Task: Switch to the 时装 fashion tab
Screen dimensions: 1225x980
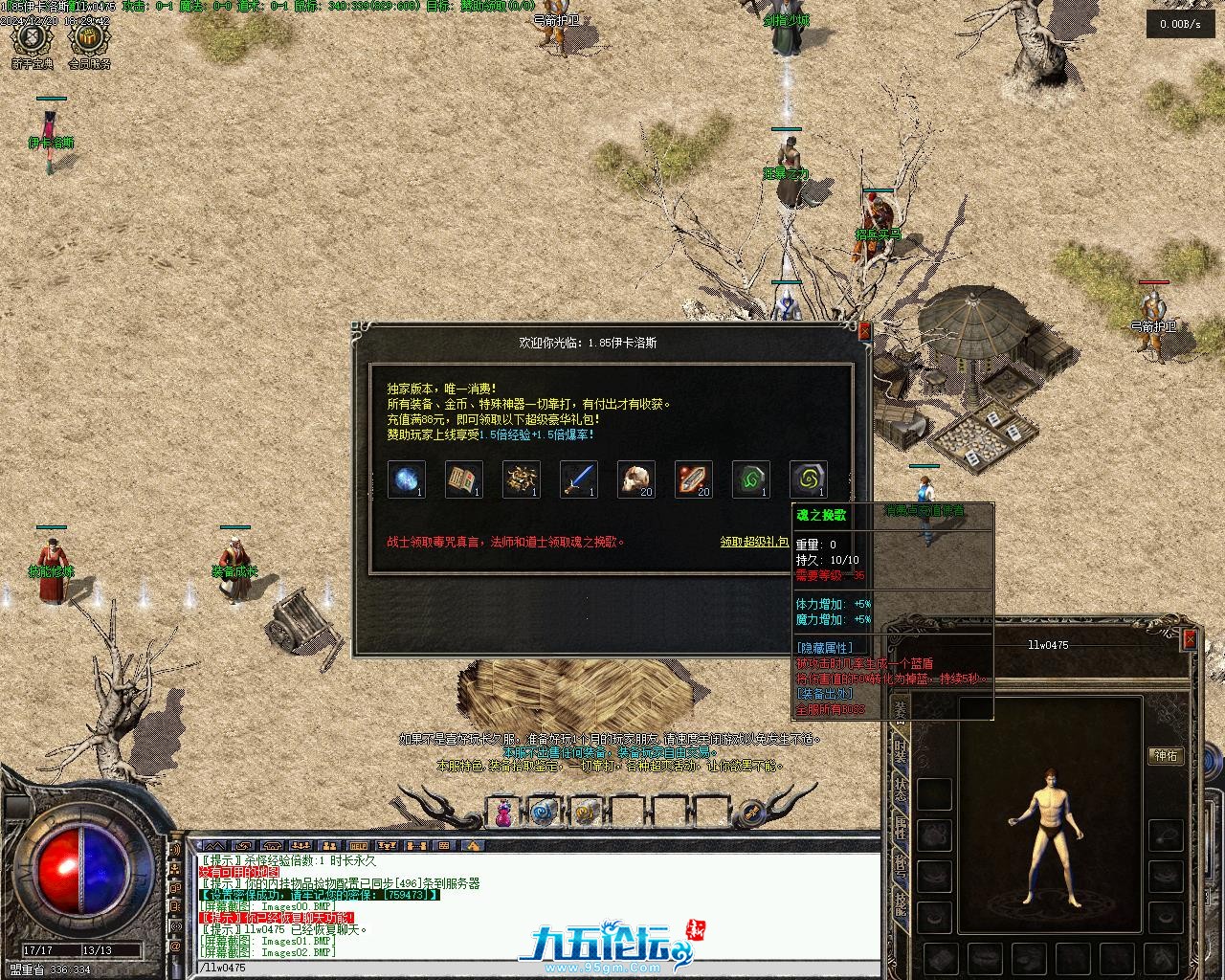Action: [901, 749]
